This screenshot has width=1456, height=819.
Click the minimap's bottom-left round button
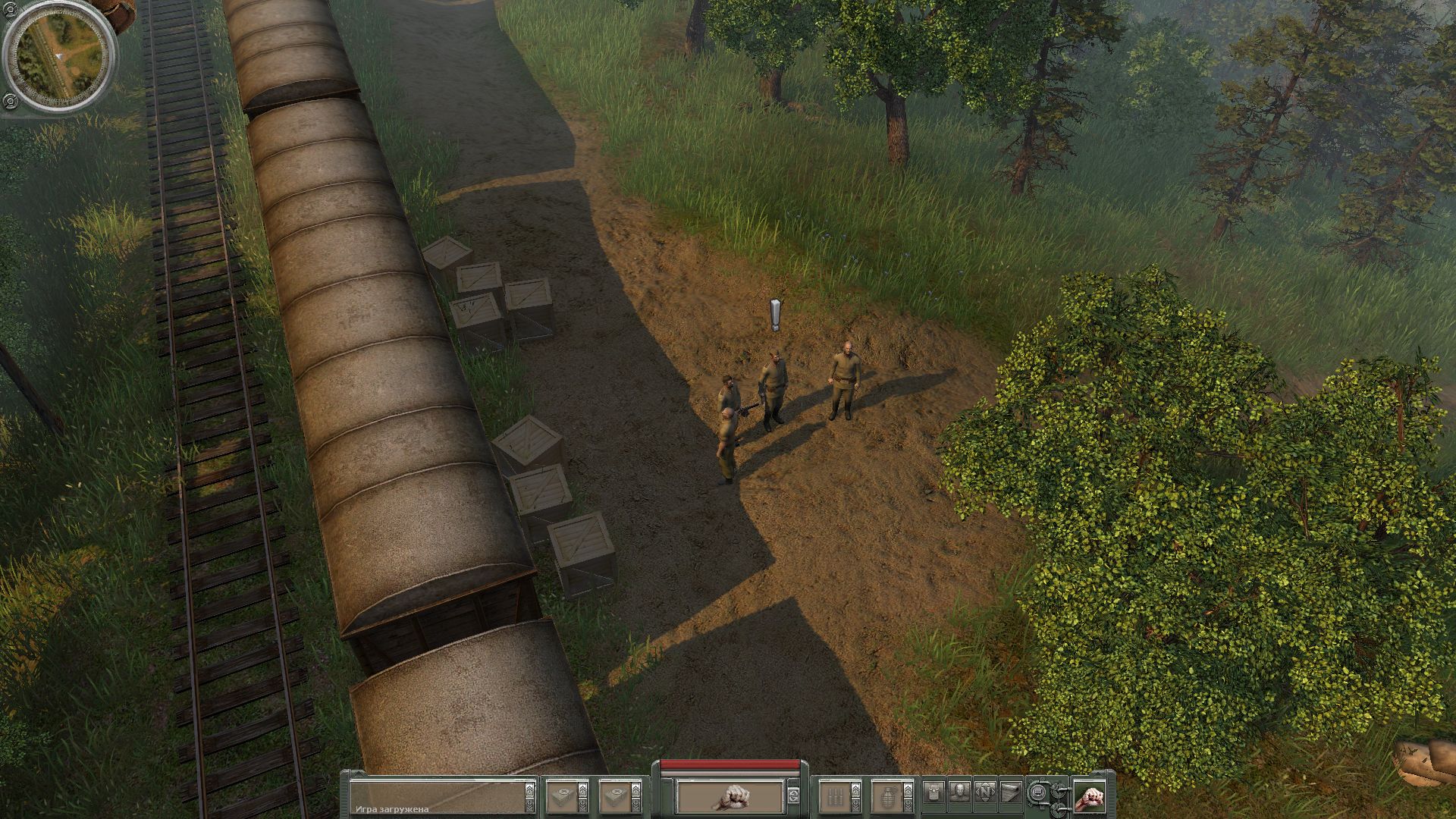9,101
